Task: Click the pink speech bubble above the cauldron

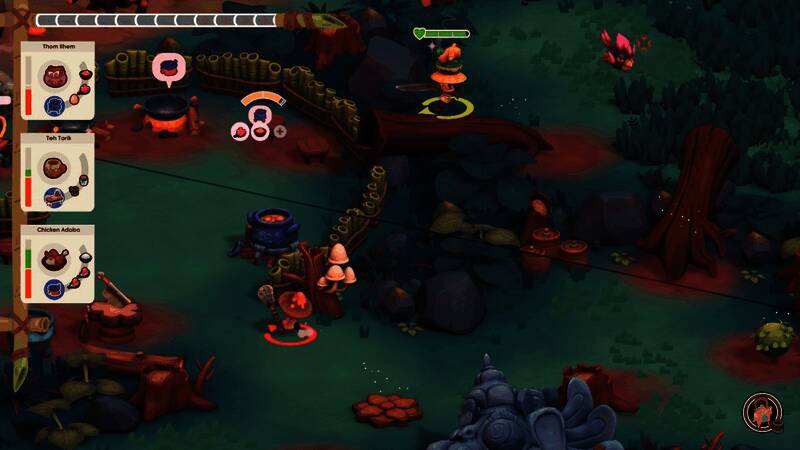Action: click(x=168, y=68)
